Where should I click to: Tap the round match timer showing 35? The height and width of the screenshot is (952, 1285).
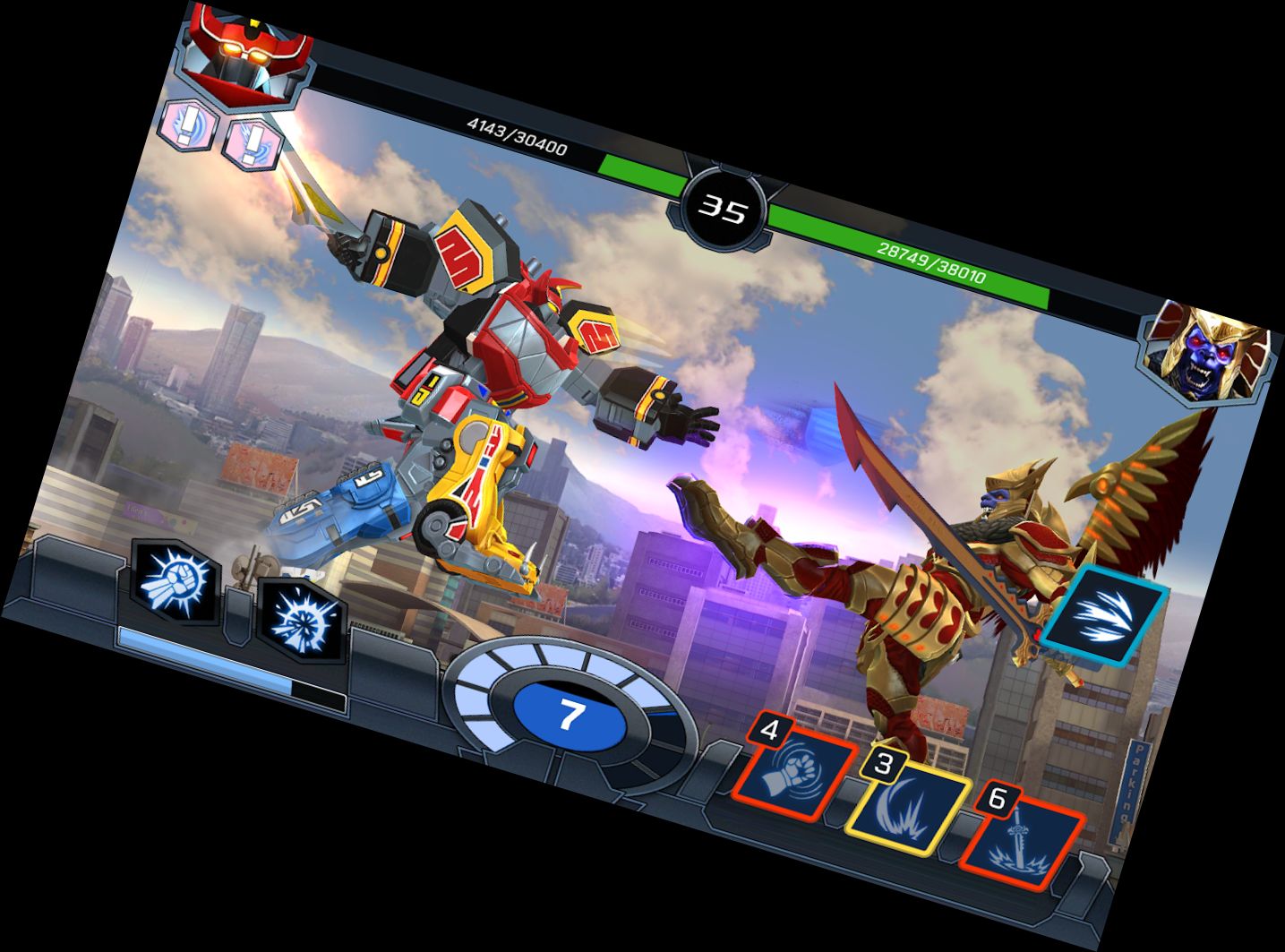click(722, 210)
